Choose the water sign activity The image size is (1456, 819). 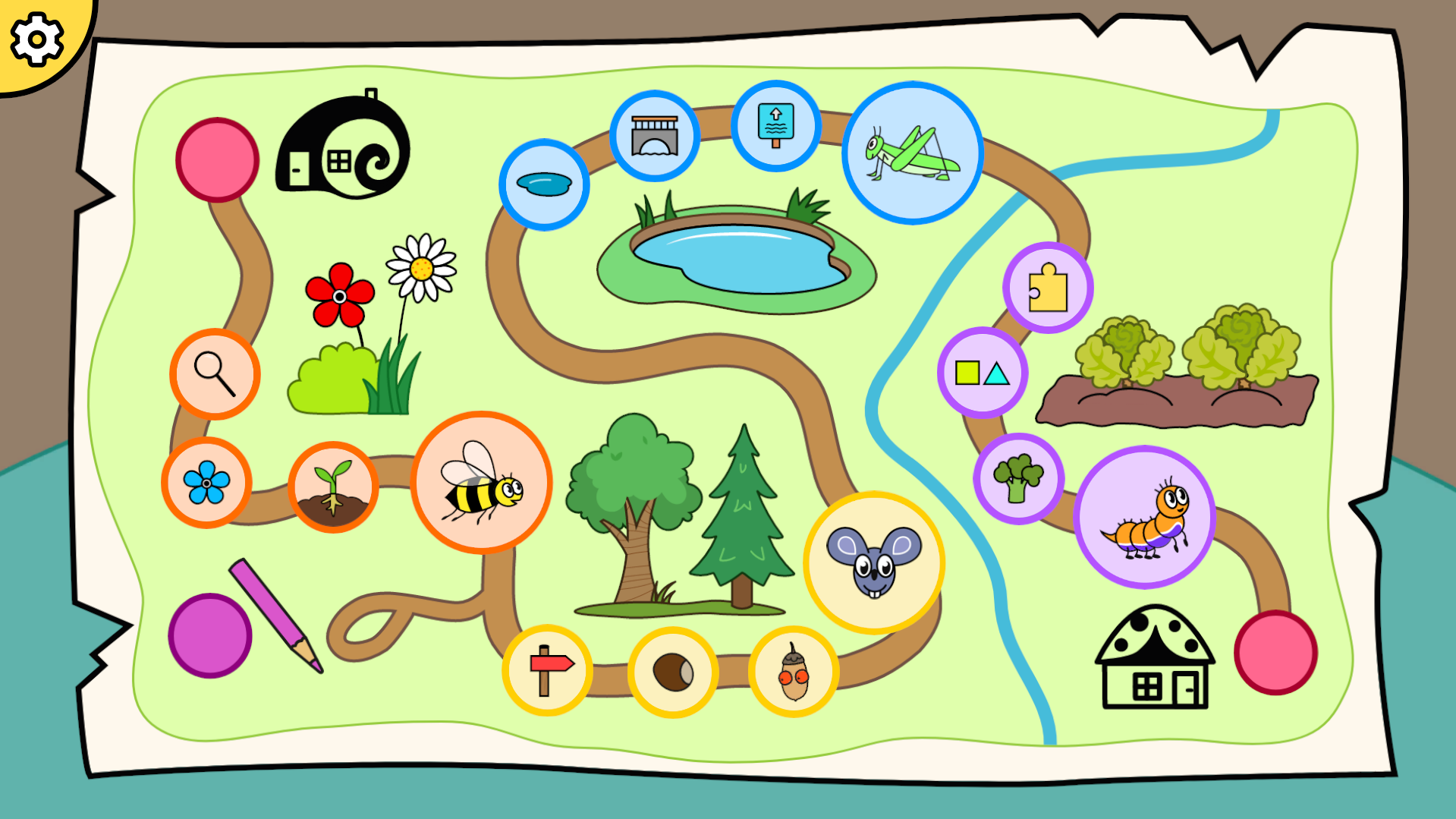click(775, 126)
